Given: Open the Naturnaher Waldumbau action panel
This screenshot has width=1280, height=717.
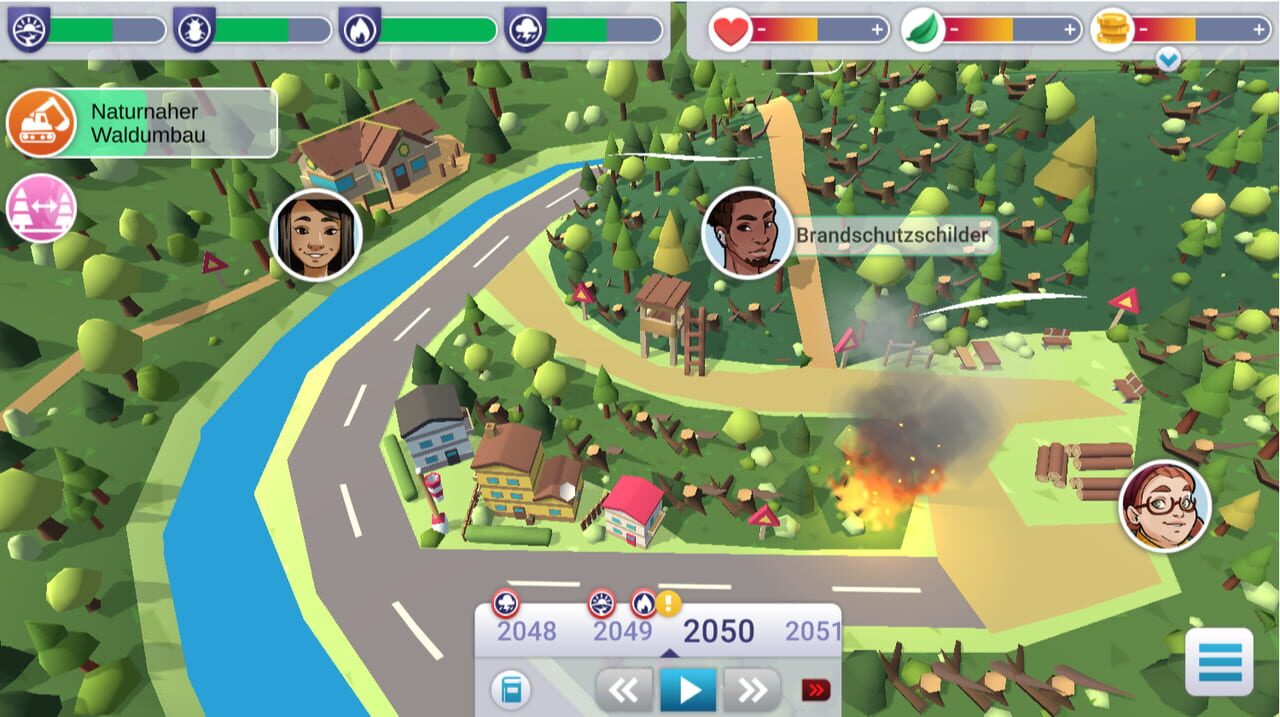Looking at the screenshot, I should point(140,123).
